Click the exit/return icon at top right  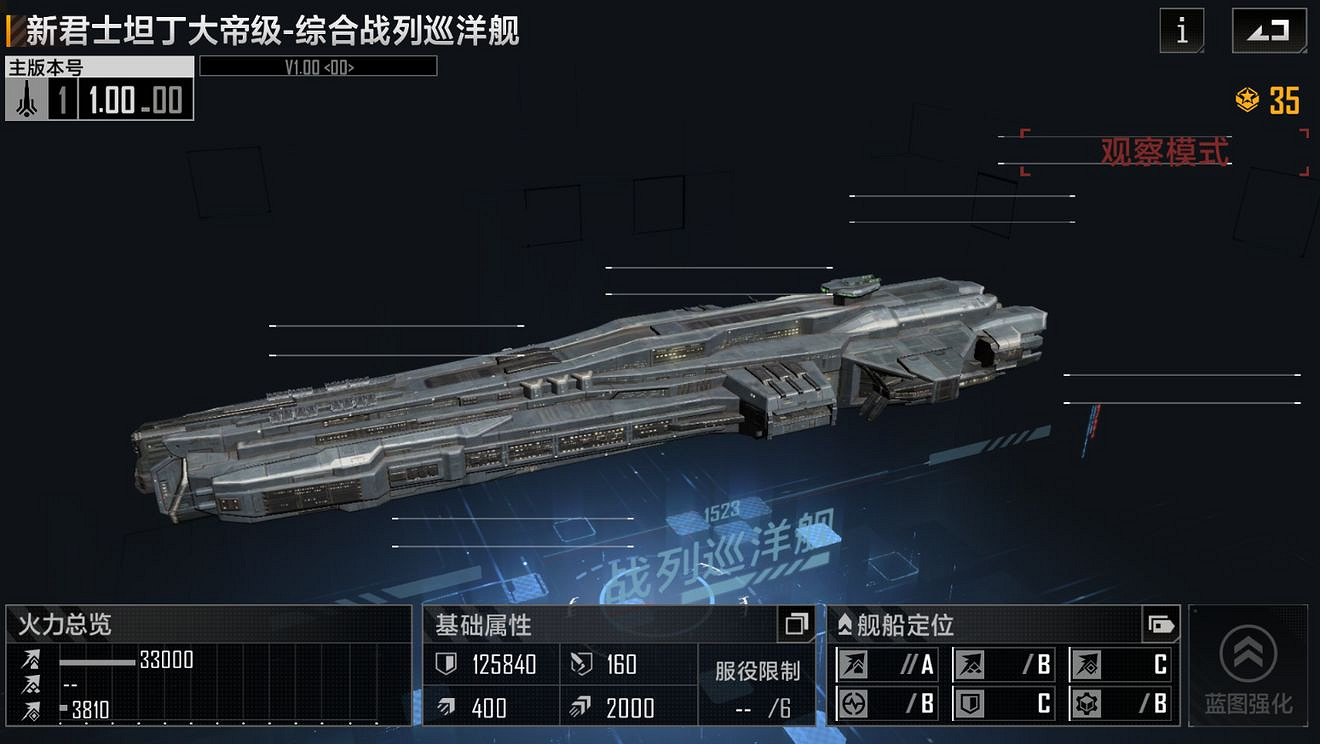tap(1271, 30)
